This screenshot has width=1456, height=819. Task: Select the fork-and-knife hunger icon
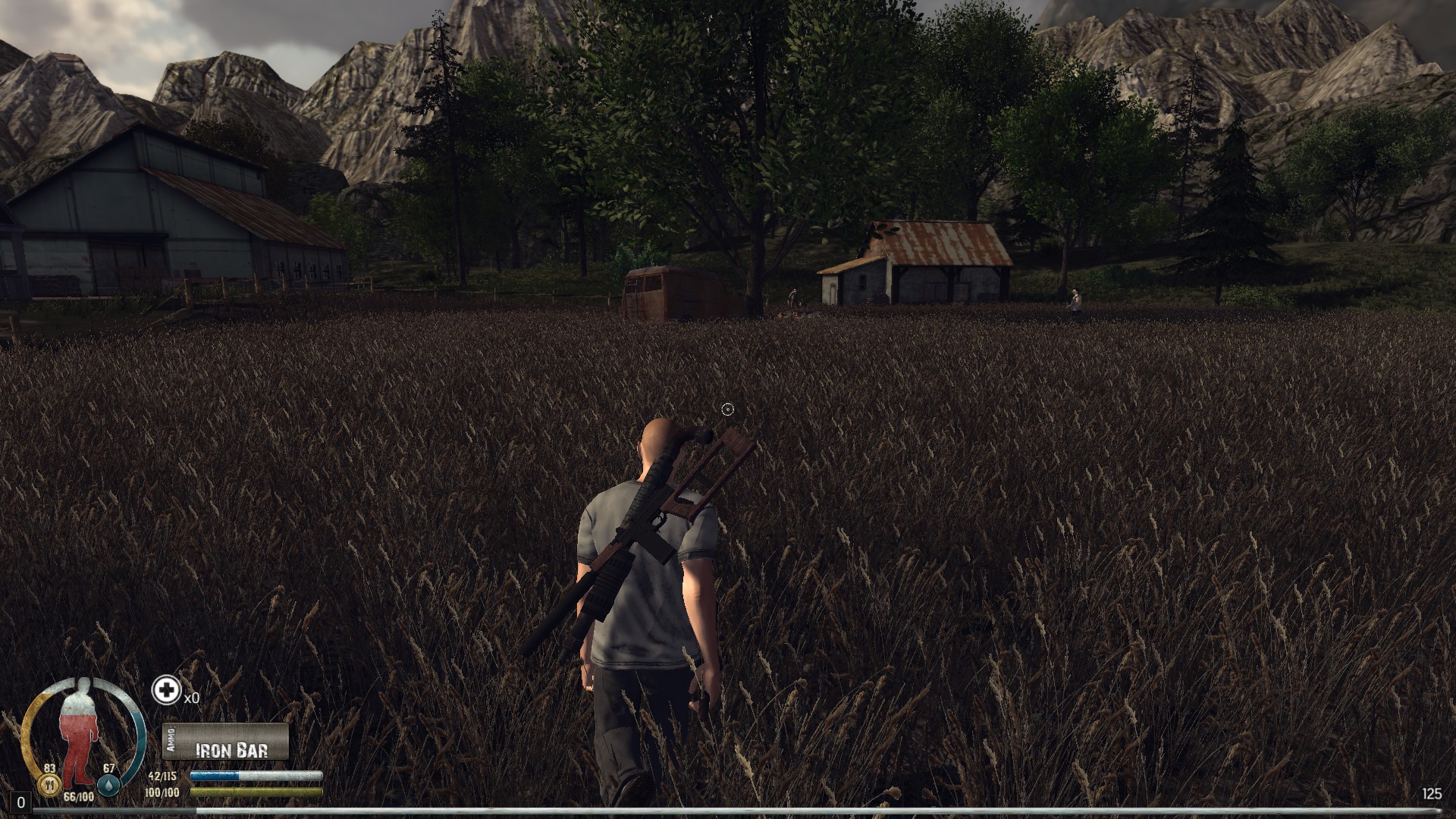pos(50,786)
